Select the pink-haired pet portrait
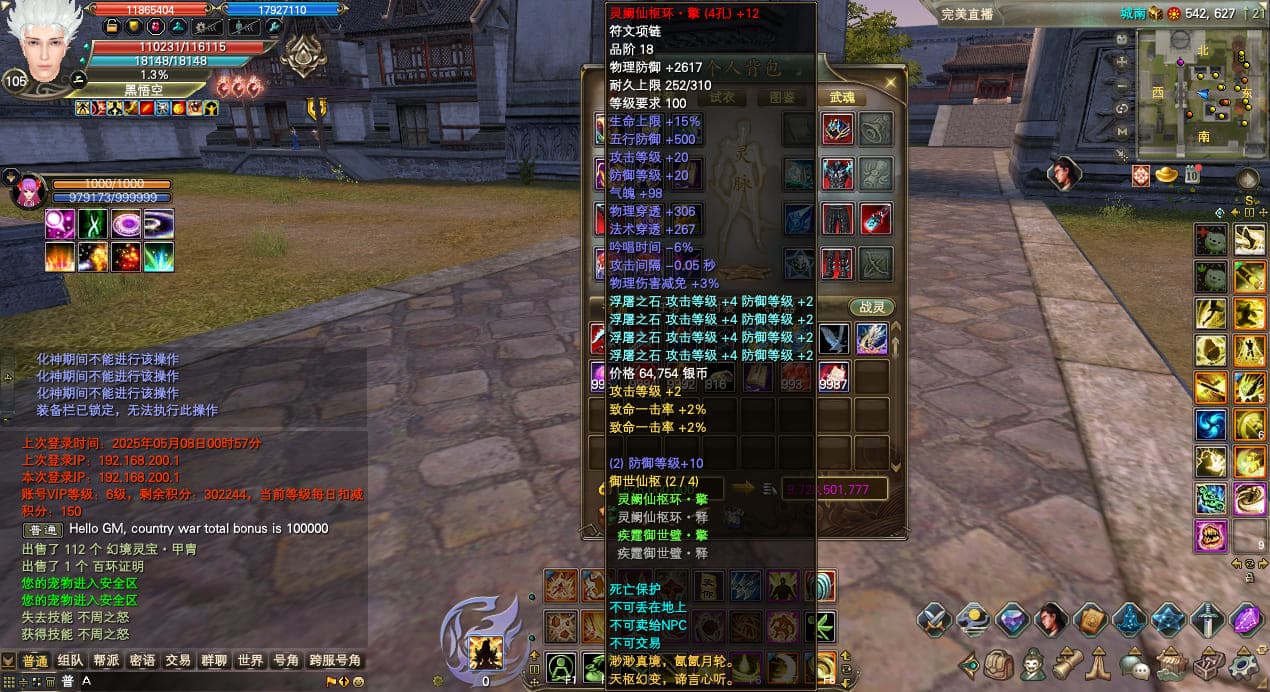Screen dimensions: 1270x692 25,191
